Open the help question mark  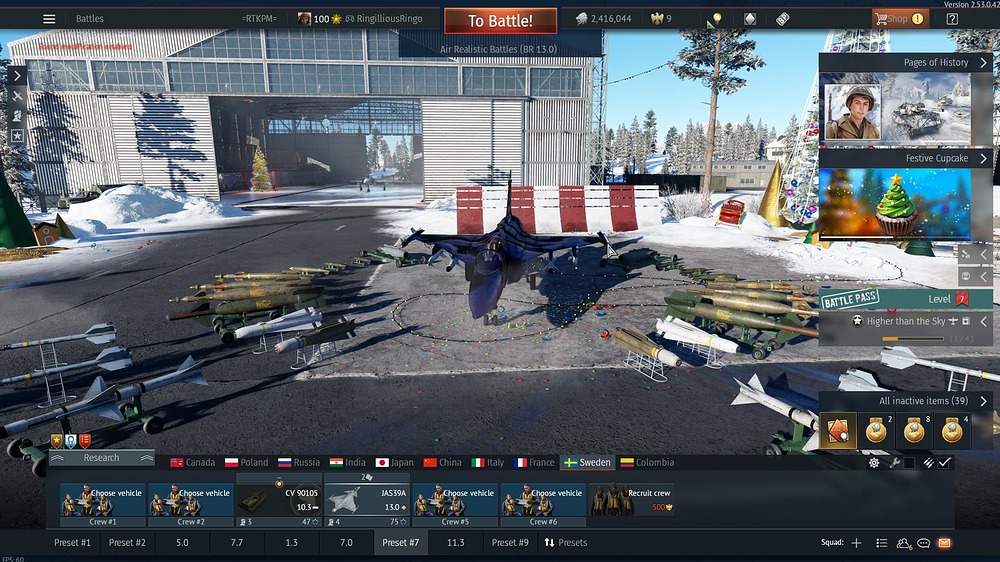click(x=952, y=19)
